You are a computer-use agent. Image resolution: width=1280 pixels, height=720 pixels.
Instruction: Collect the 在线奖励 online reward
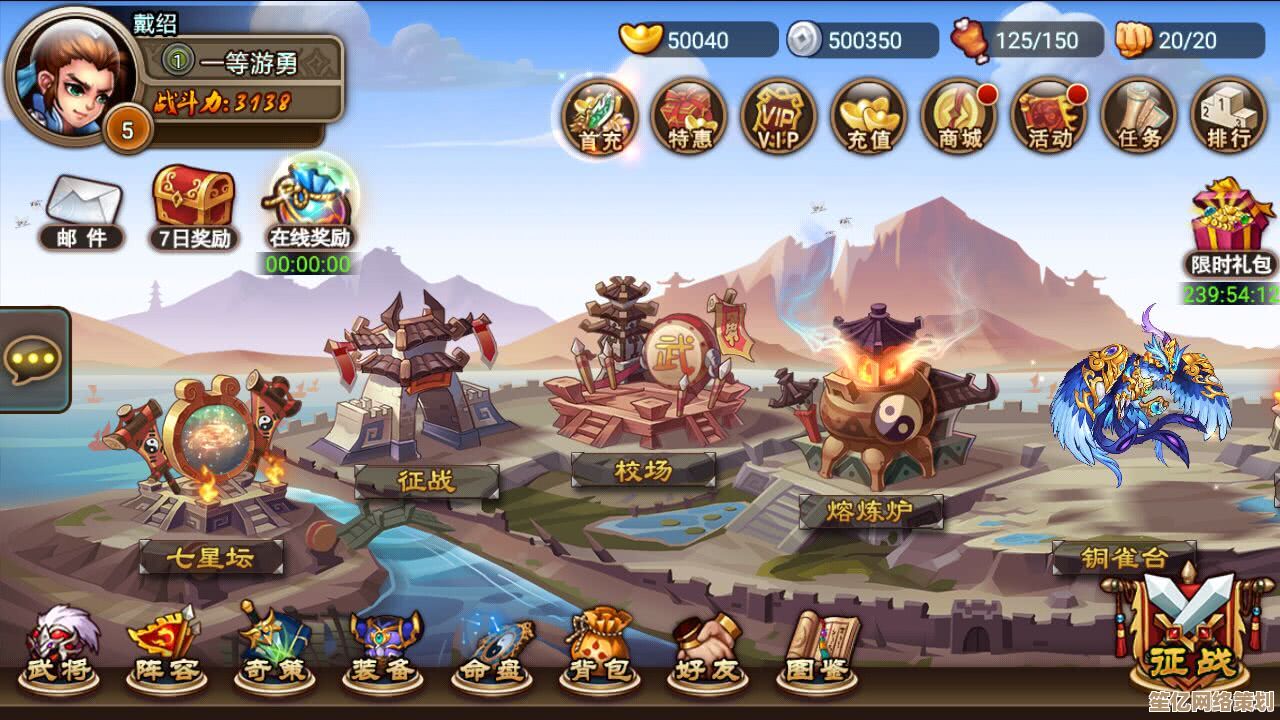tap(310, 203)
